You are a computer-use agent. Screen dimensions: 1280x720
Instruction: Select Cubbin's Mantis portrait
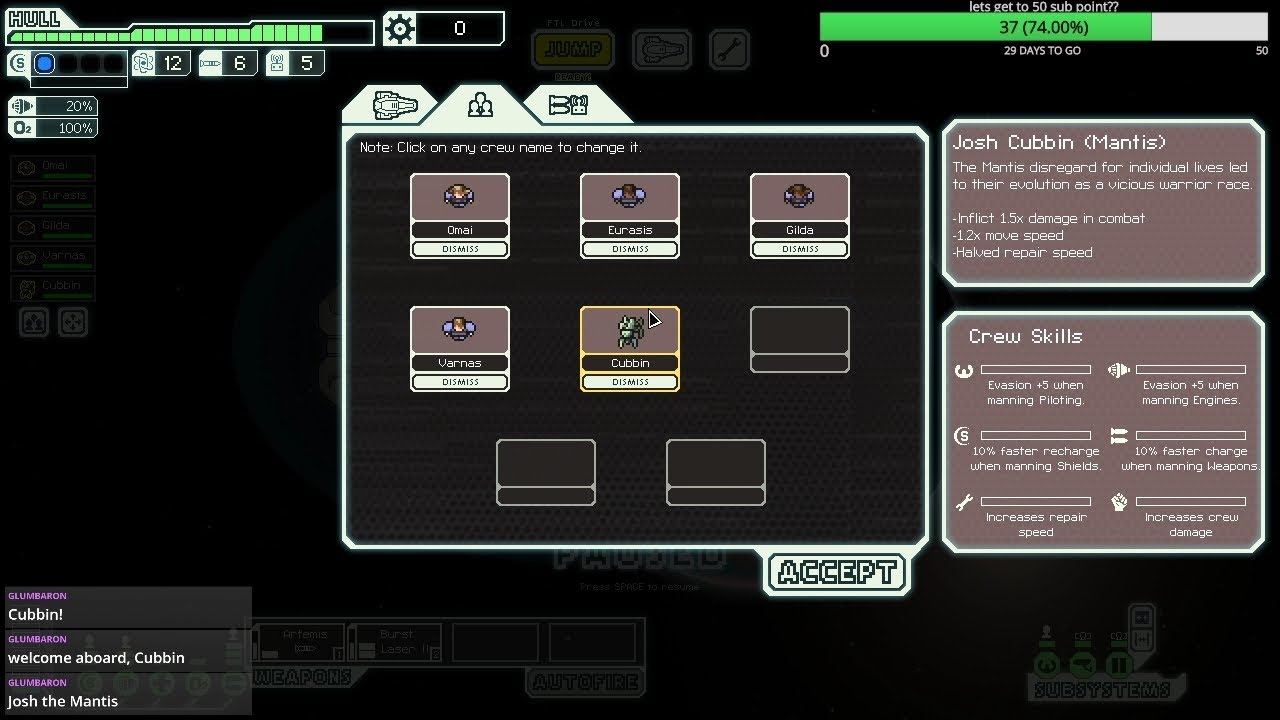630,331
